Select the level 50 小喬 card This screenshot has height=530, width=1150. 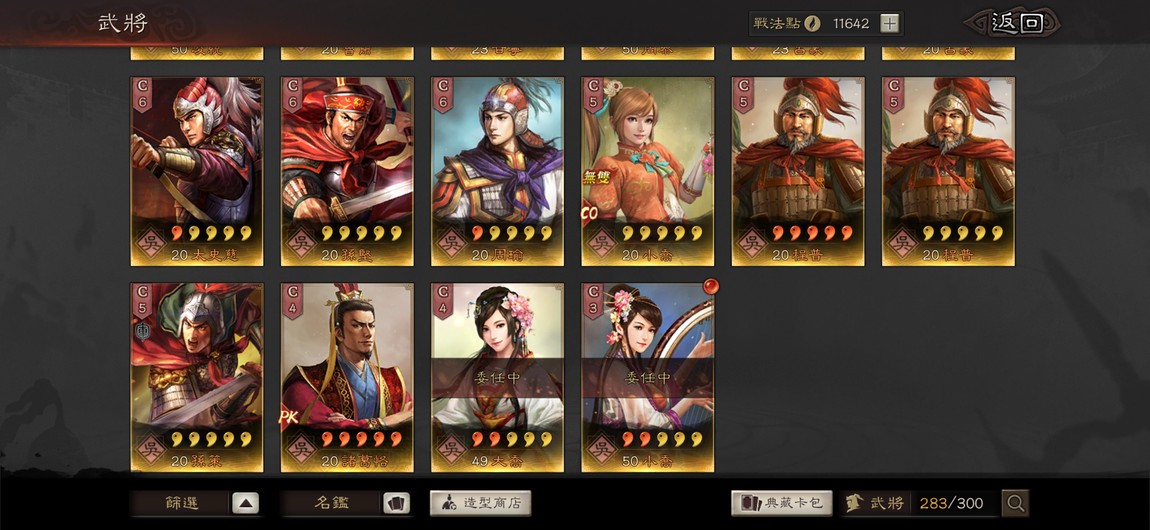[647, 377]
